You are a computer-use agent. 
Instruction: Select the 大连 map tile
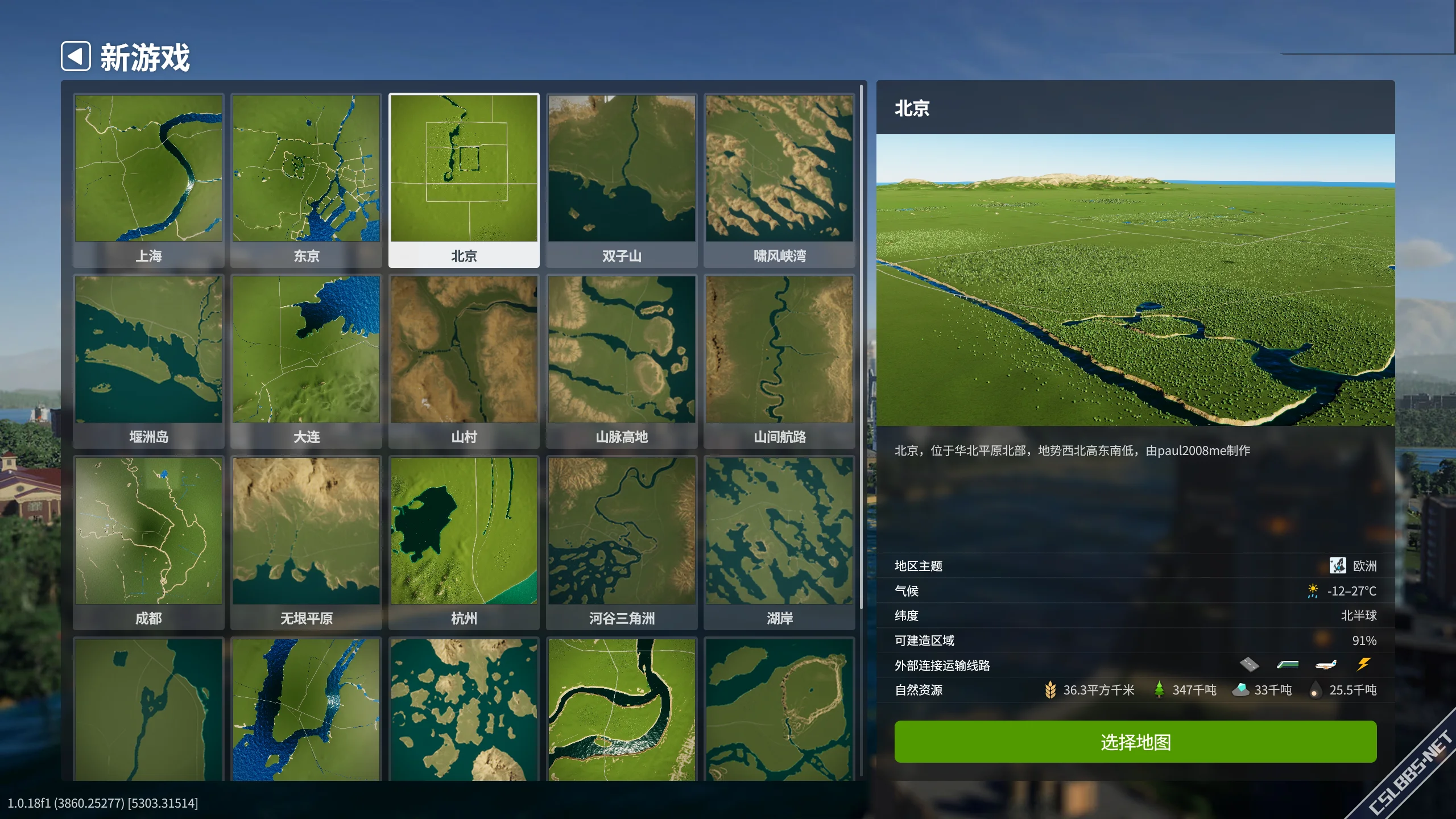pos(306,350)
